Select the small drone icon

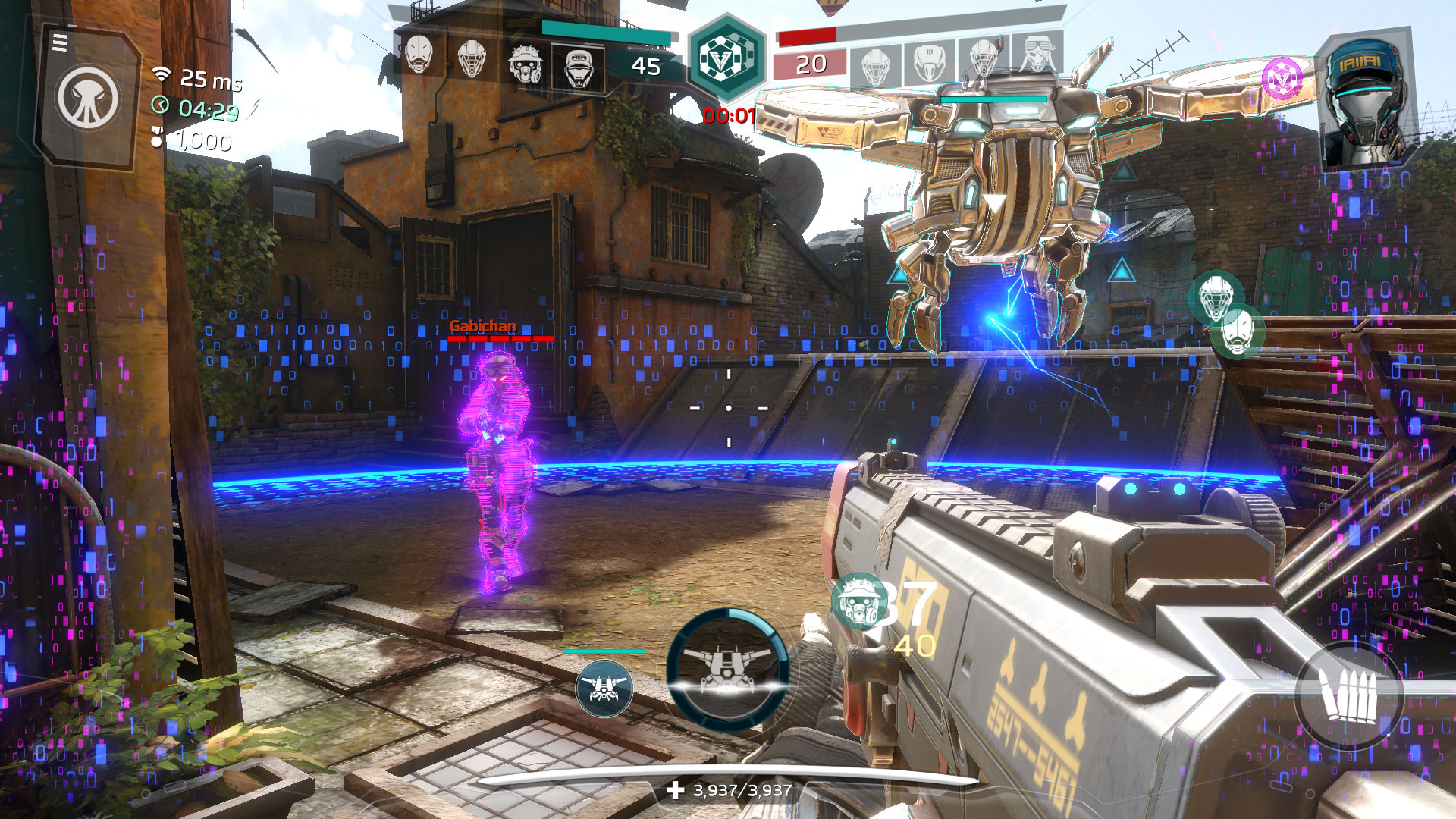(604, 689)
